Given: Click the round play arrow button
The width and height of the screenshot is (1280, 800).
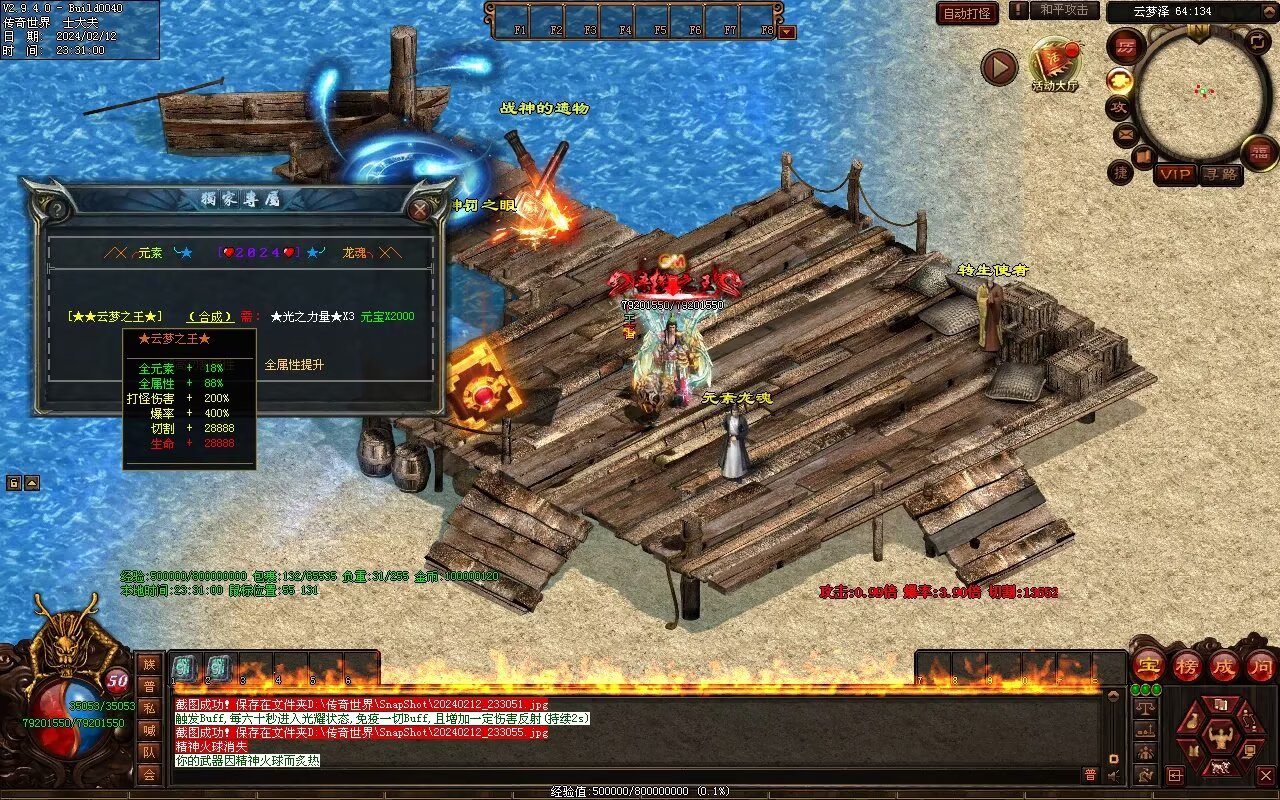Looking at the screenshot, I should click(998, 67).
